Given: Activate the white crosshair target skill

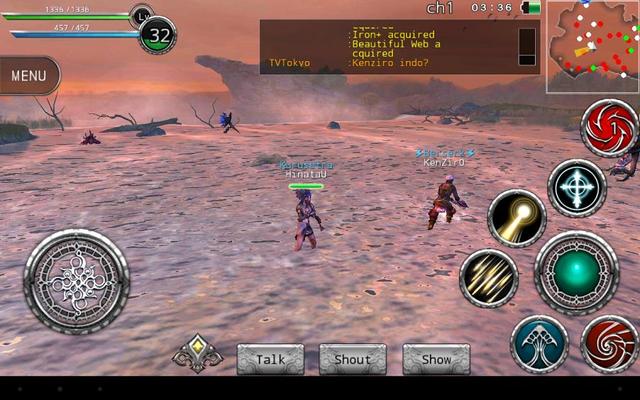Looking at the screenshot, I should click(577, 188).
